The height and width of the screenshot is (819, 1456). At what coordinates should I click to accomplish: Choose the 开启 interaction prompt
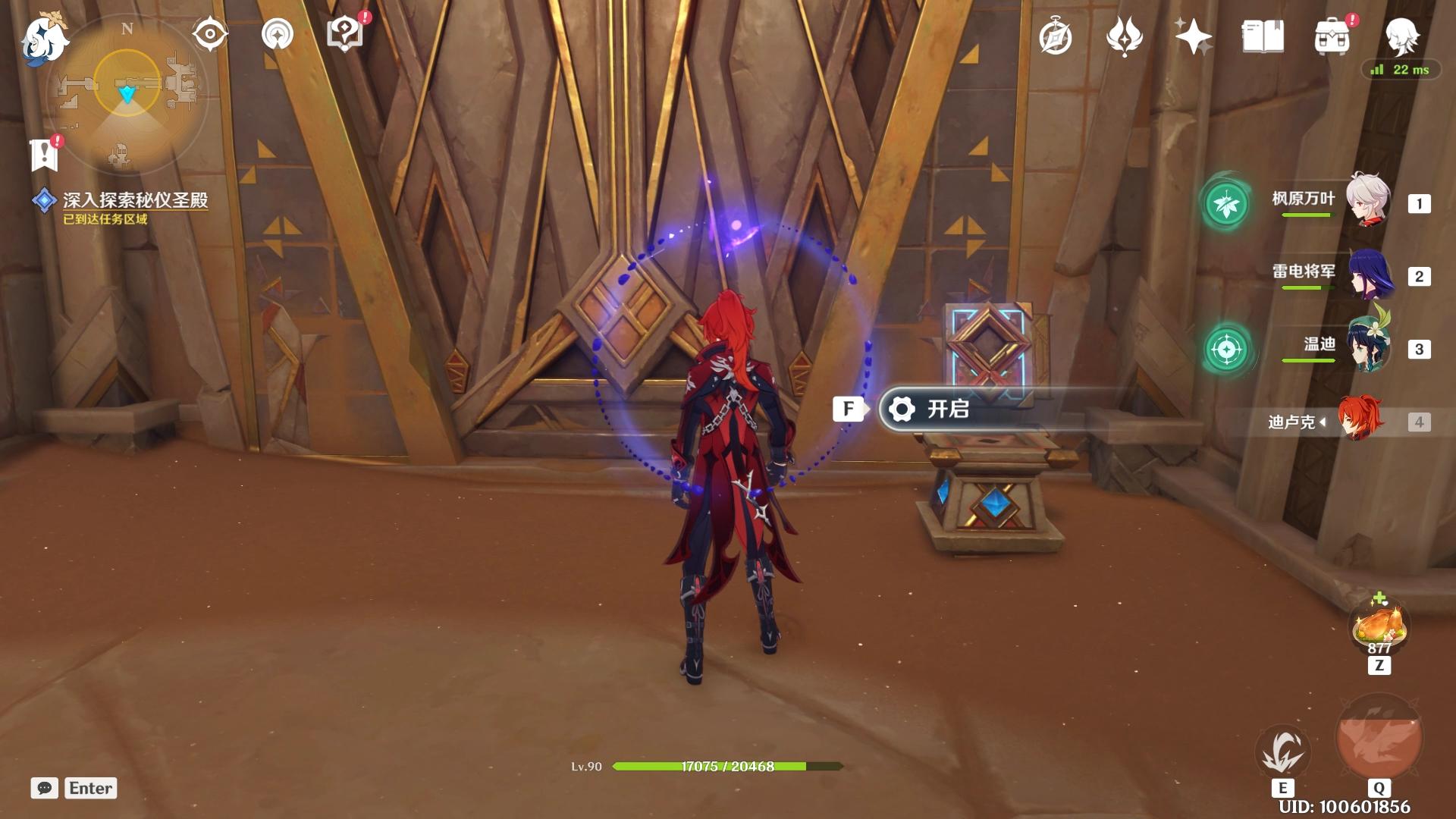click(x=948, y=409)
